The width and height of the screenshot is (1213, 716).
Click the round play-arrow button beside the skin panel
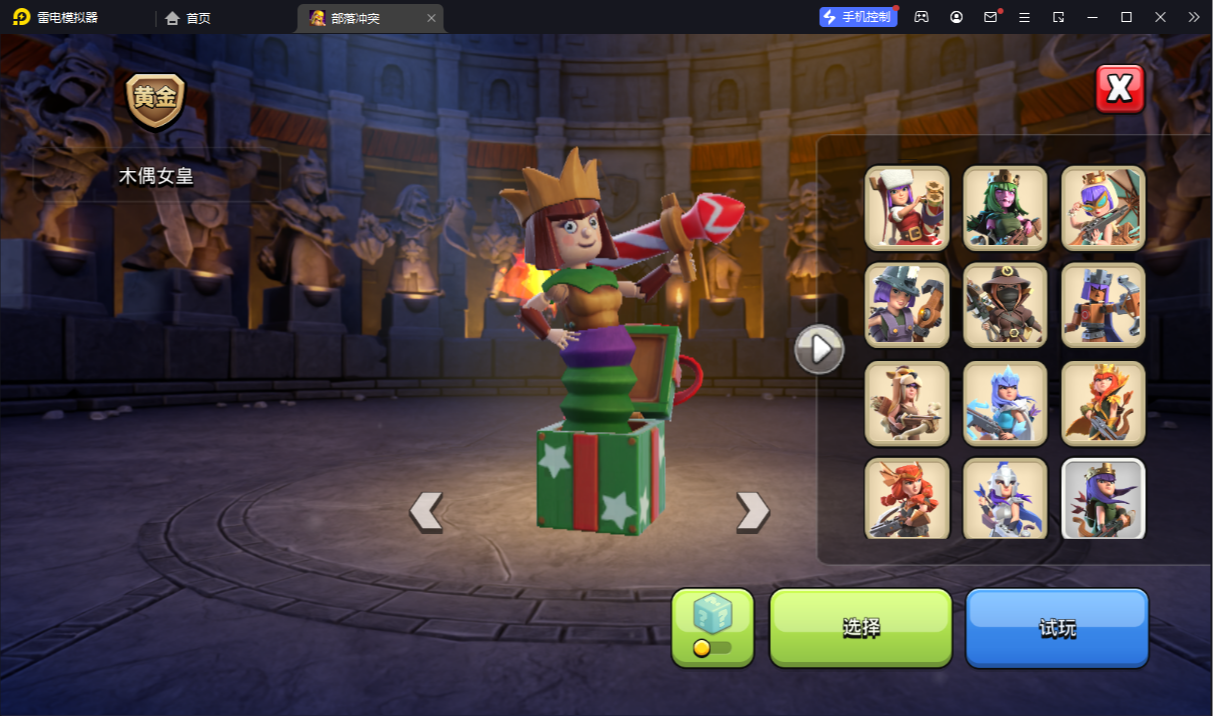(819, 349)
